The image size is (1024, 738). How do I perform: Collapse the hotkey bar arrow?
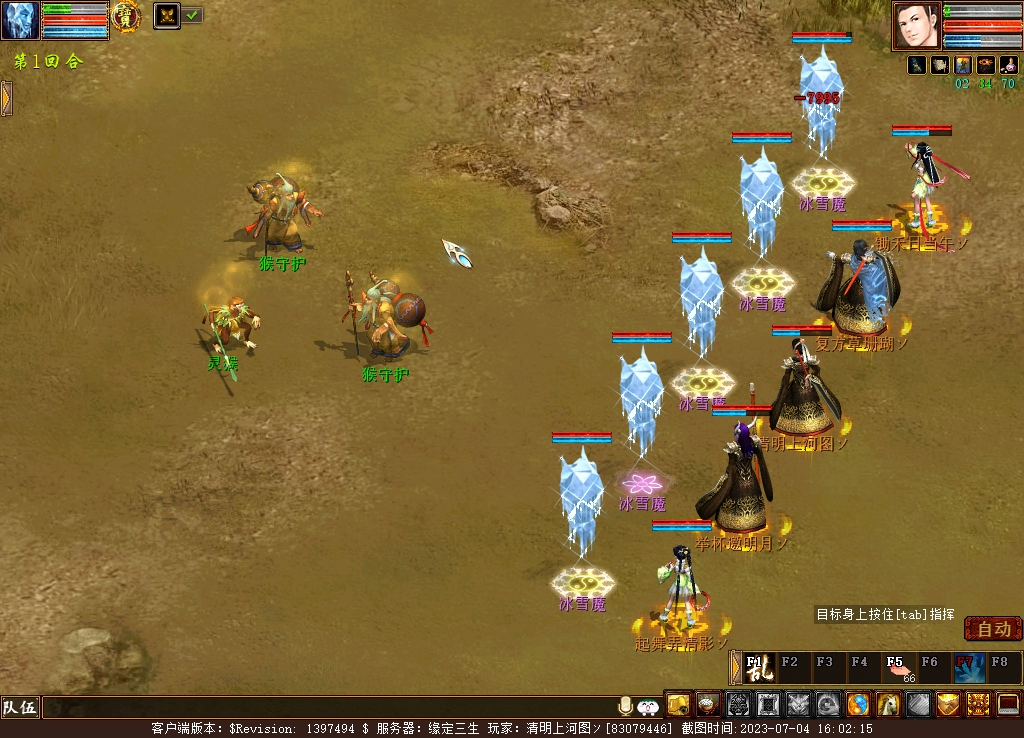coord(736,667)
